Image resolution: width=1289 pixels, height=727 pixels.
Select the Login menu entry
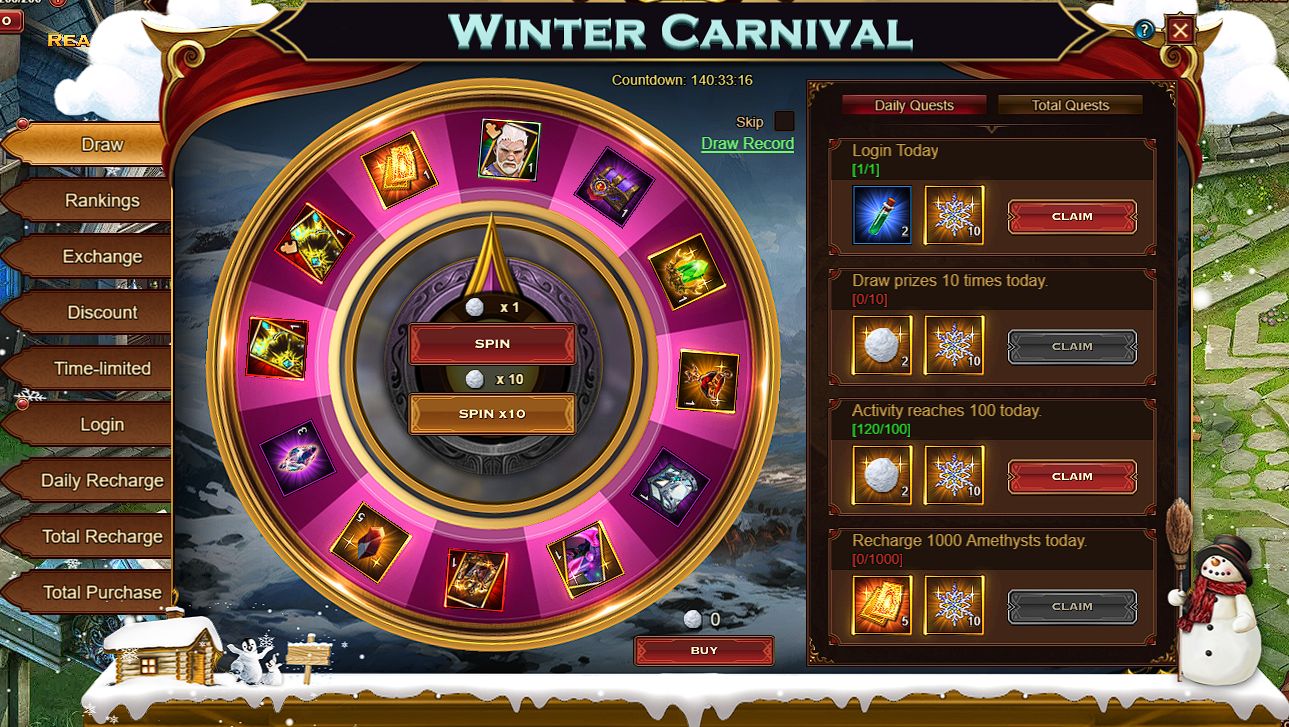click(x=102, y=424)
